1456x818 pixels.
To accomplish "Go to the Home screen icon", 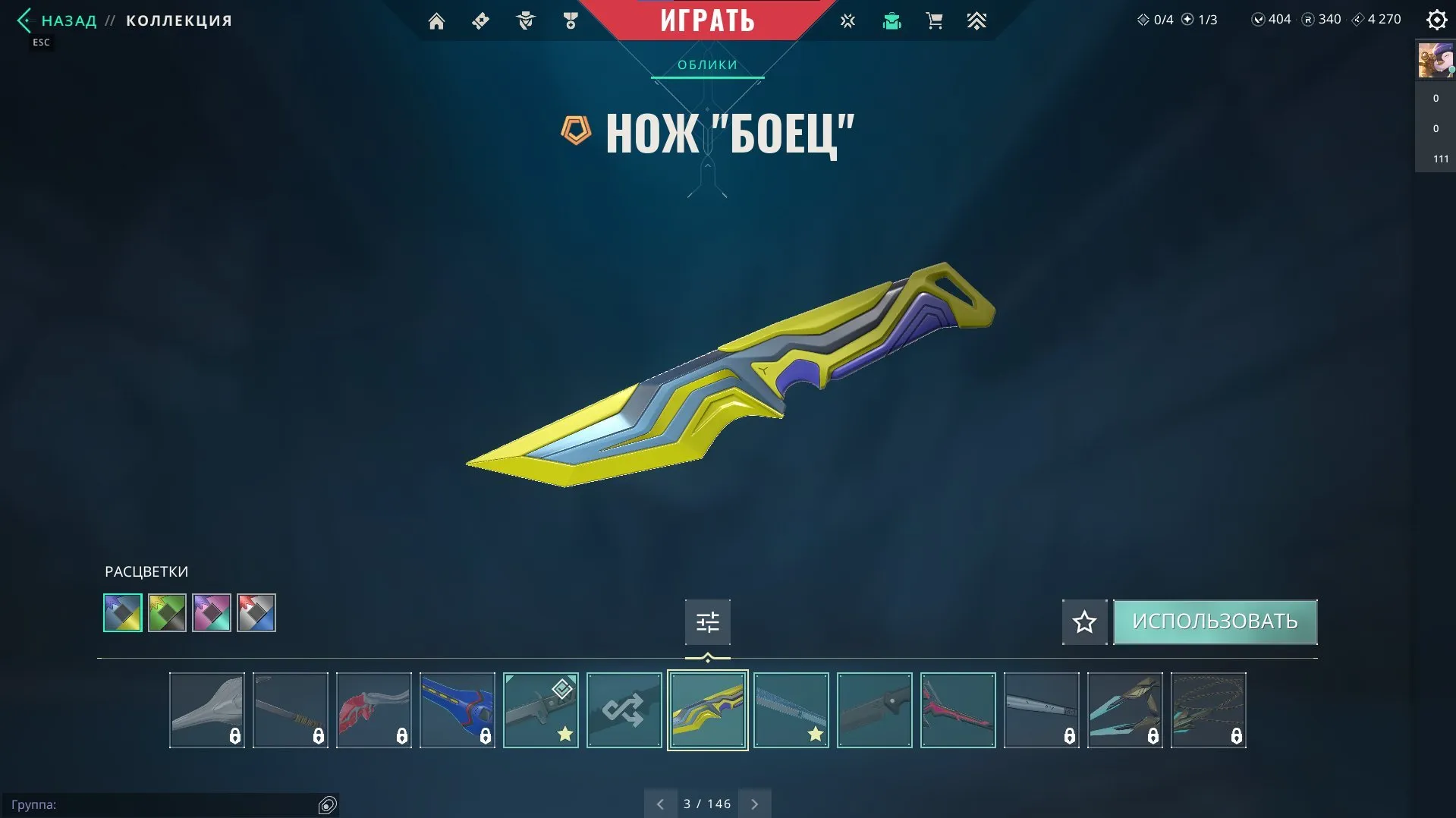I will (x=436, y=21).
